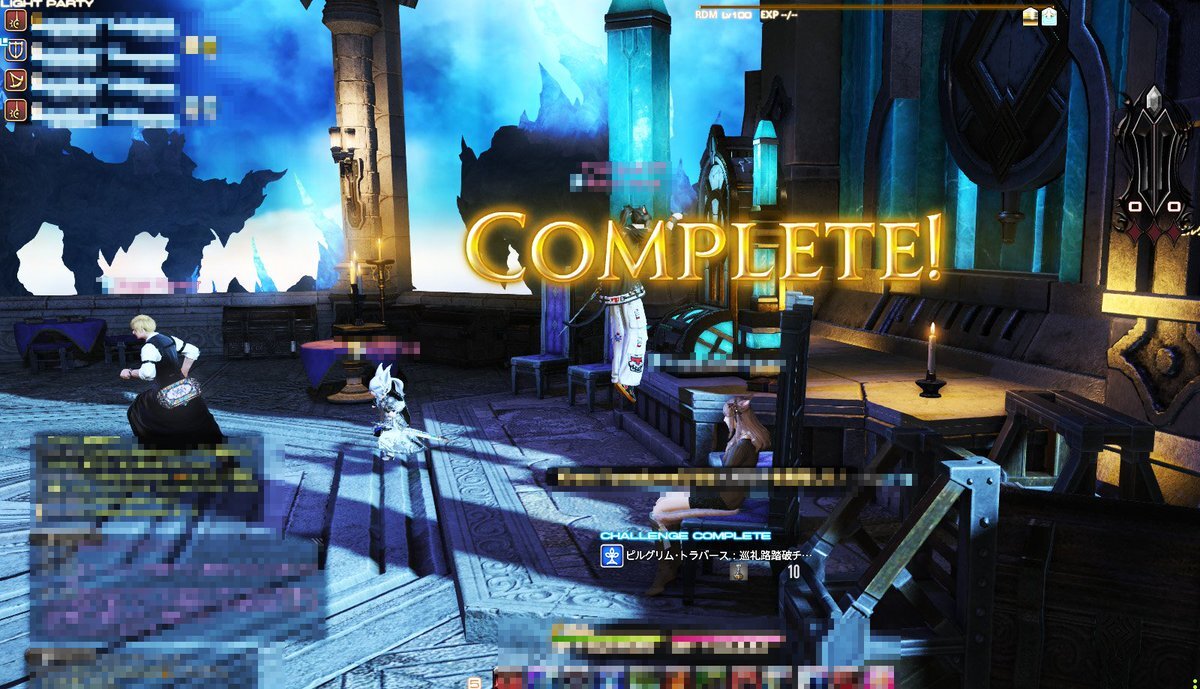Click the light blue house-shaped status icon
The height and width of the screenshot is (689, 1200).
pyautogui.click(x=1049, y=16)
